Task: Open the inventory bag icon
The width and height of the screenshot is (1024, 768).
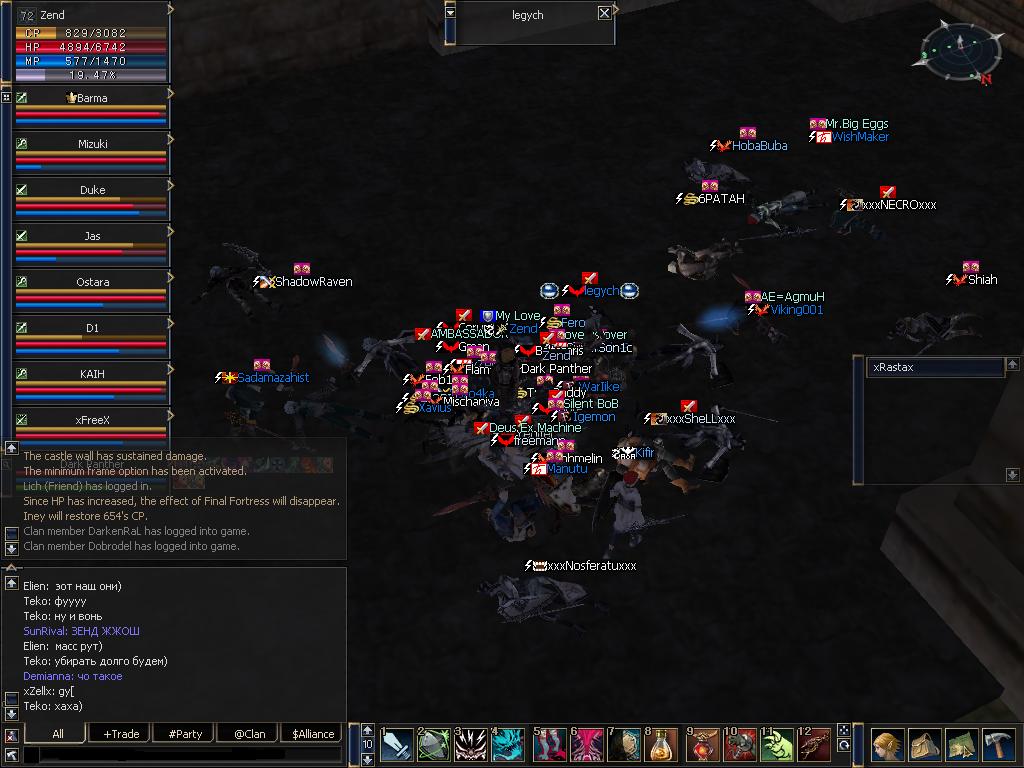Action: (924, 746)
